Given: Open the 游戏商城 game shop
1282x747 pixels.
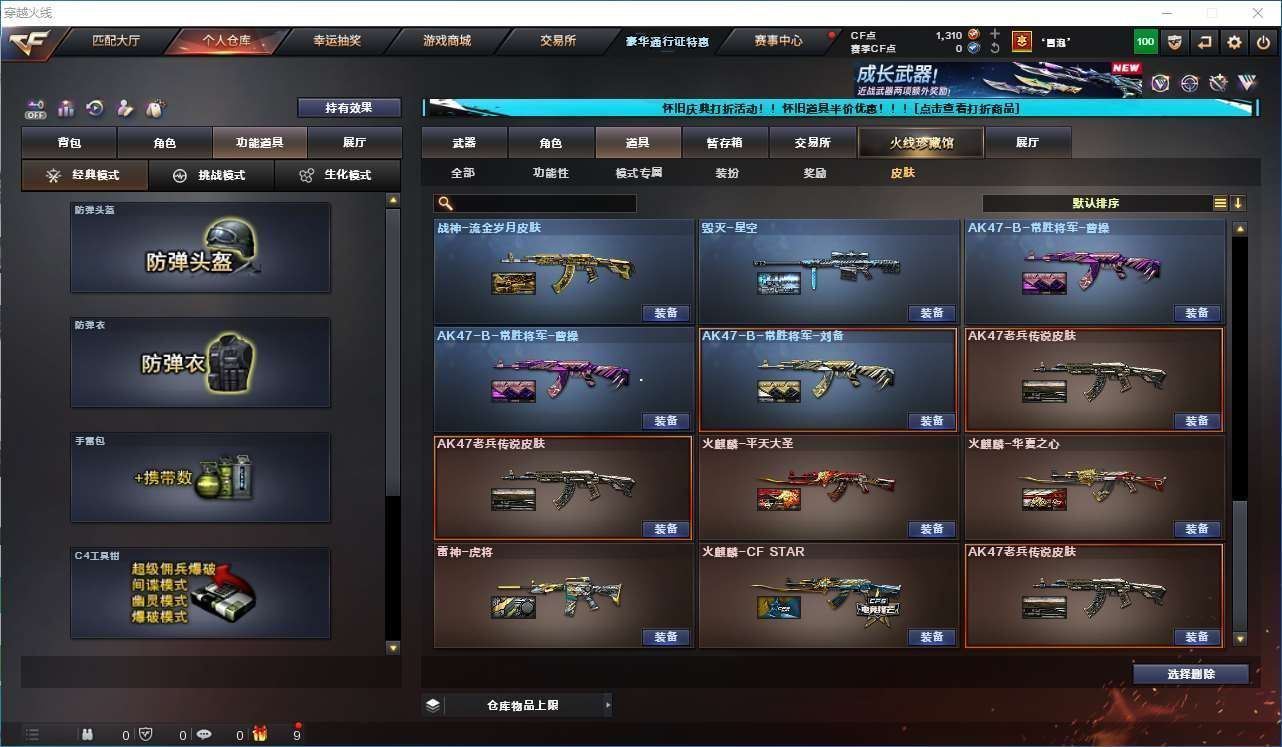Looking at the screenshot, I should pyautogui.click(x=447, y=41).
